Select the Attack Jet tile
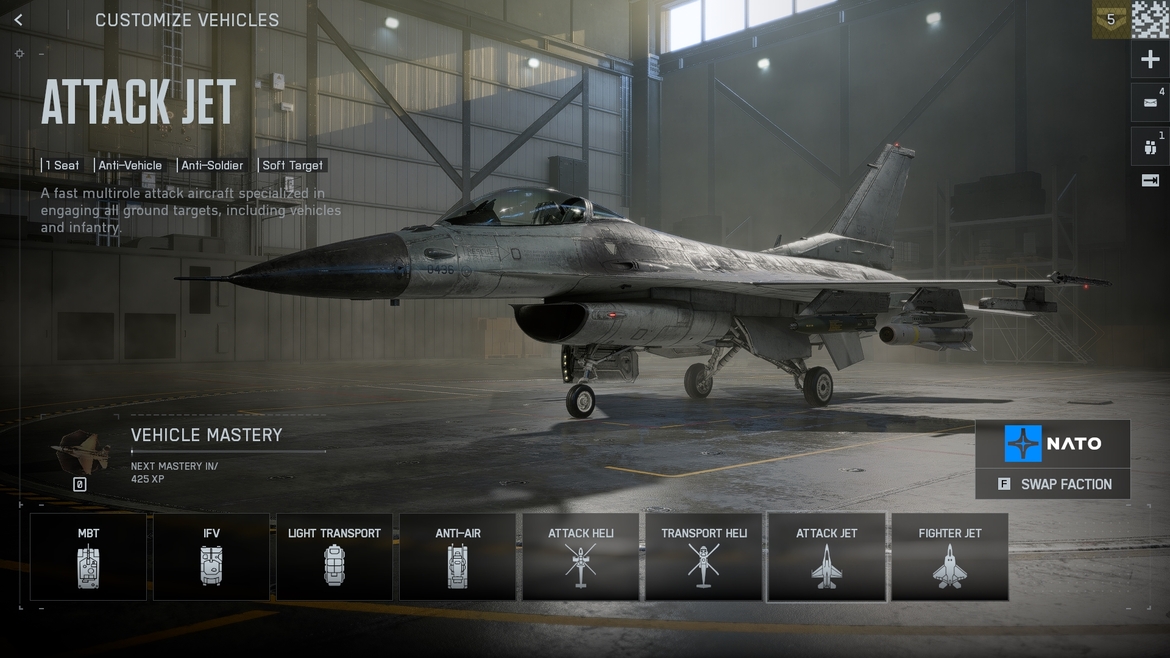 pyautogui.click(x=826, y=557)
